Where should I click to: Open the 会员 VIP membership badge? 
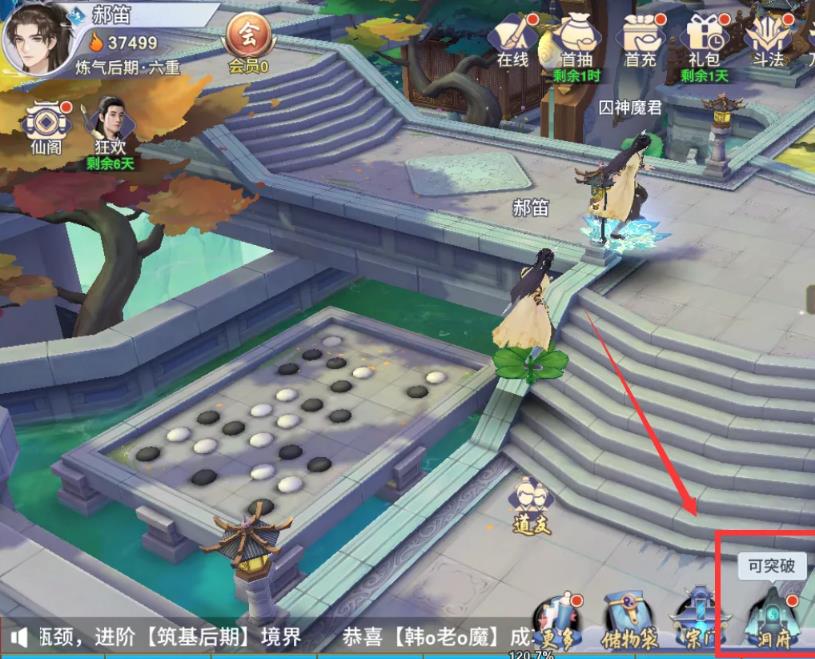point(248,38)
